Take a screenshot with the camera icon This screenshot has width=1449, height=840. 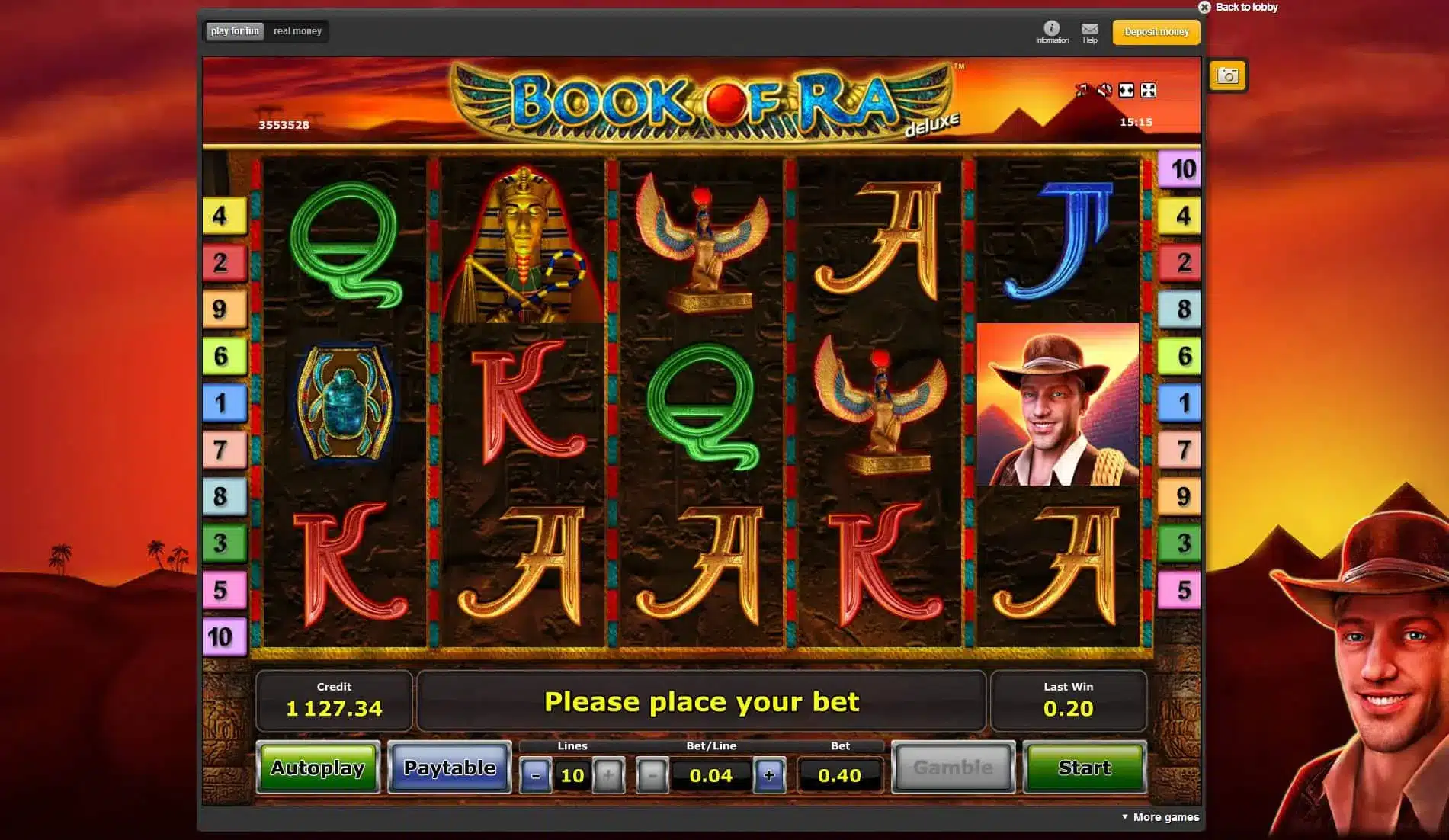tap(1228, 75)
